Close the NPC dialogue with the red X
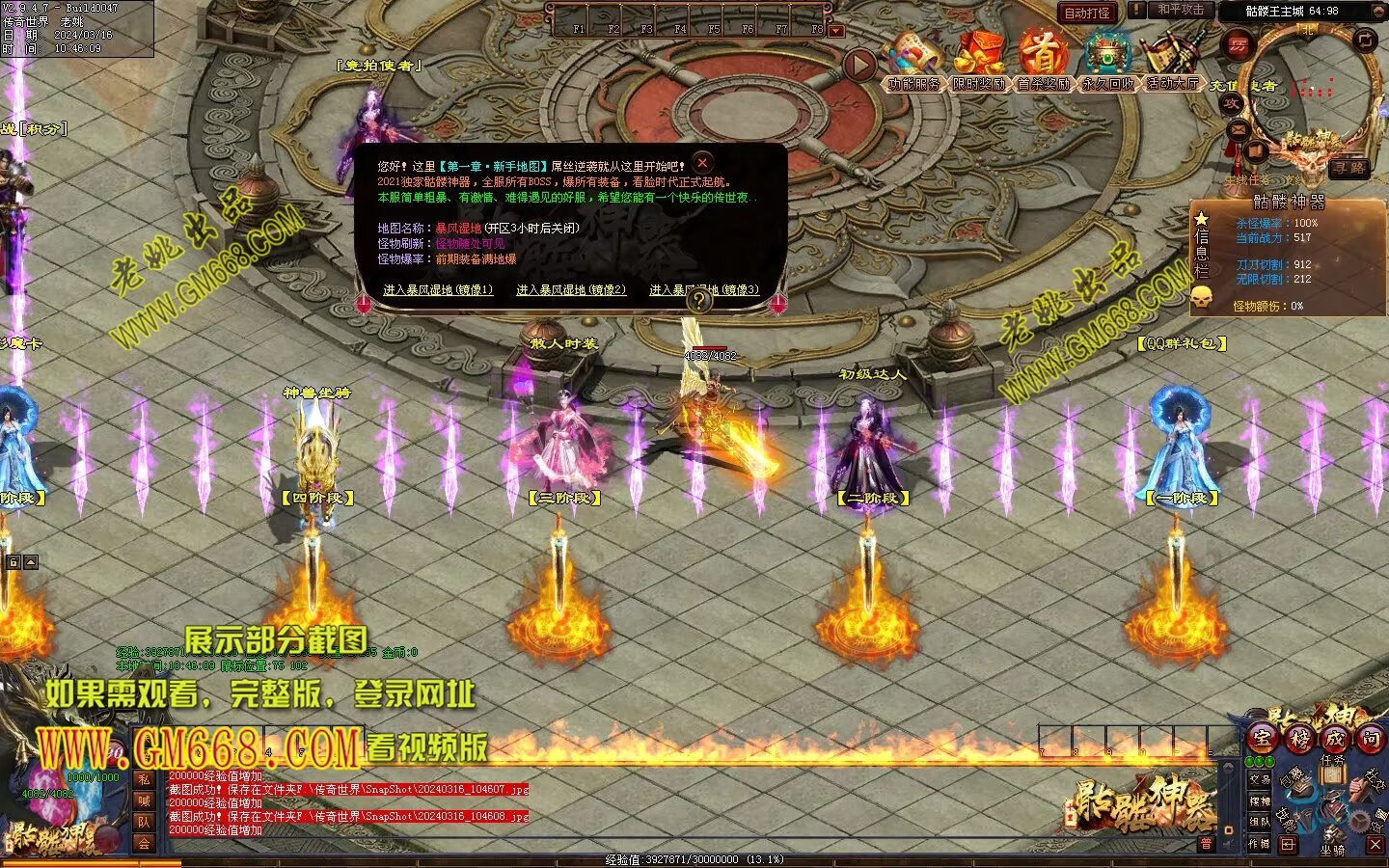1389x868 pixels. point(702,163)
